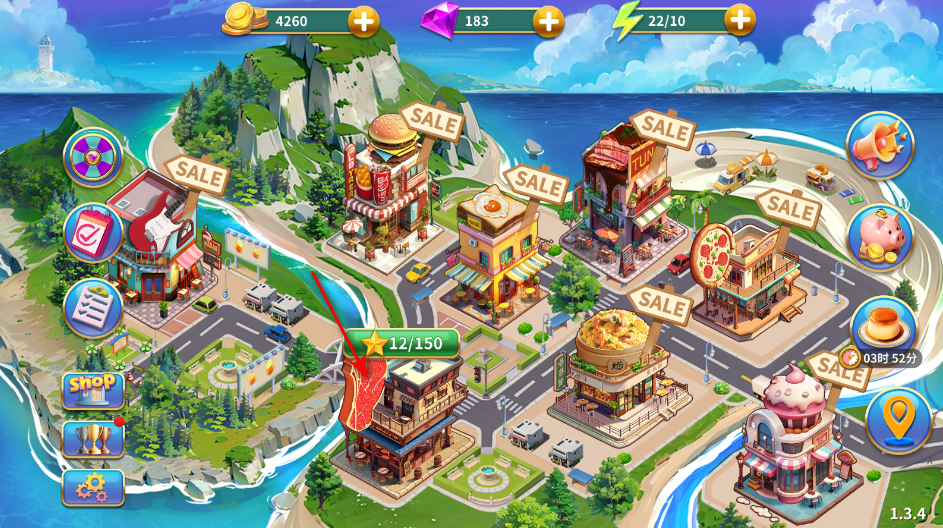Choose the pizza restaurant's SALE sign
This screenshot has height=528, width=943.
pos(790,210)
